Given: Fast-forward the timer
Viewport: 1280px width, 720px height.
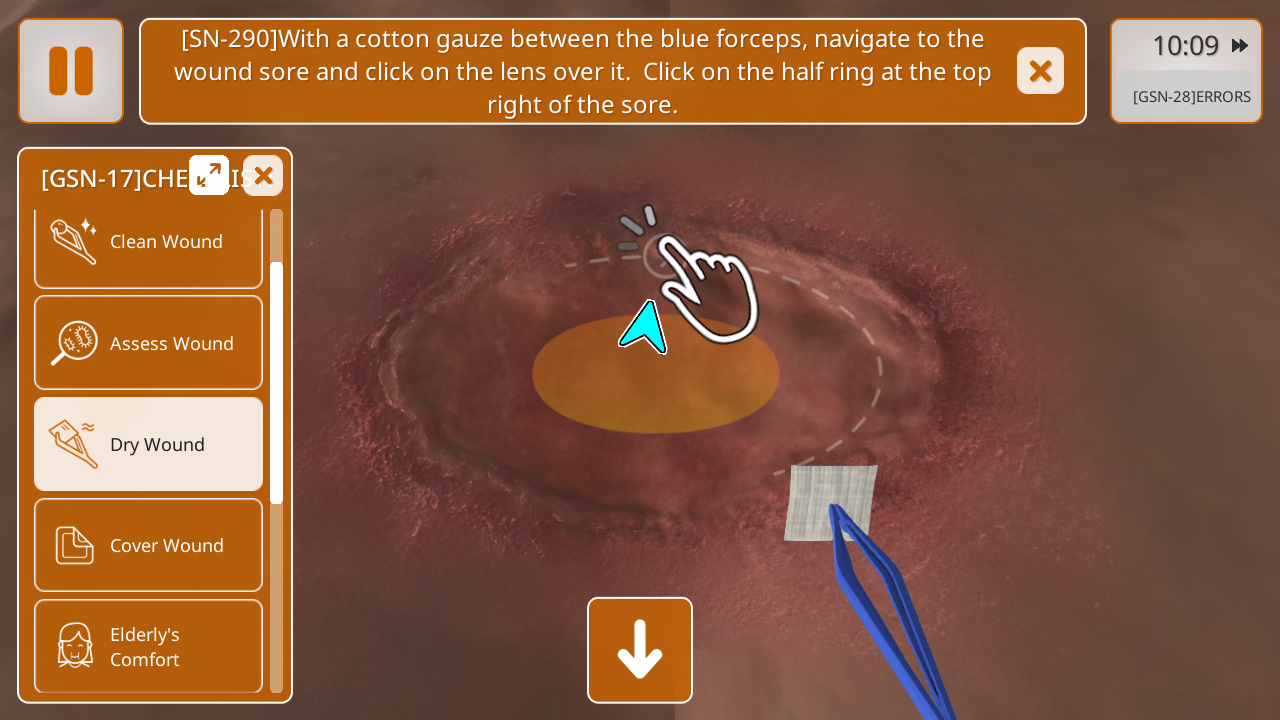Looking at the screenshot, I should pos(1240,46).
